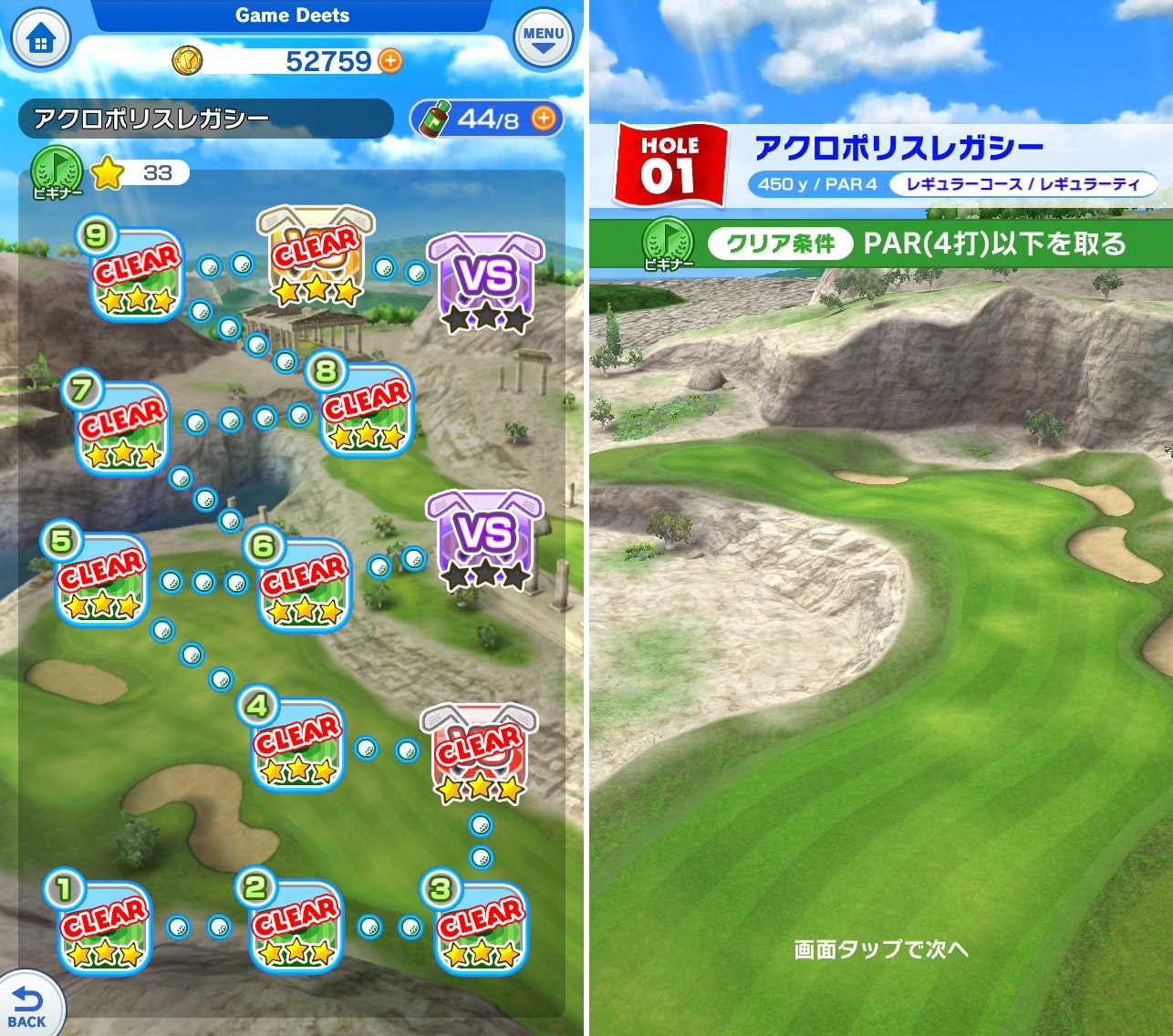Select the hole 5 stage tile

pos(101,582)
